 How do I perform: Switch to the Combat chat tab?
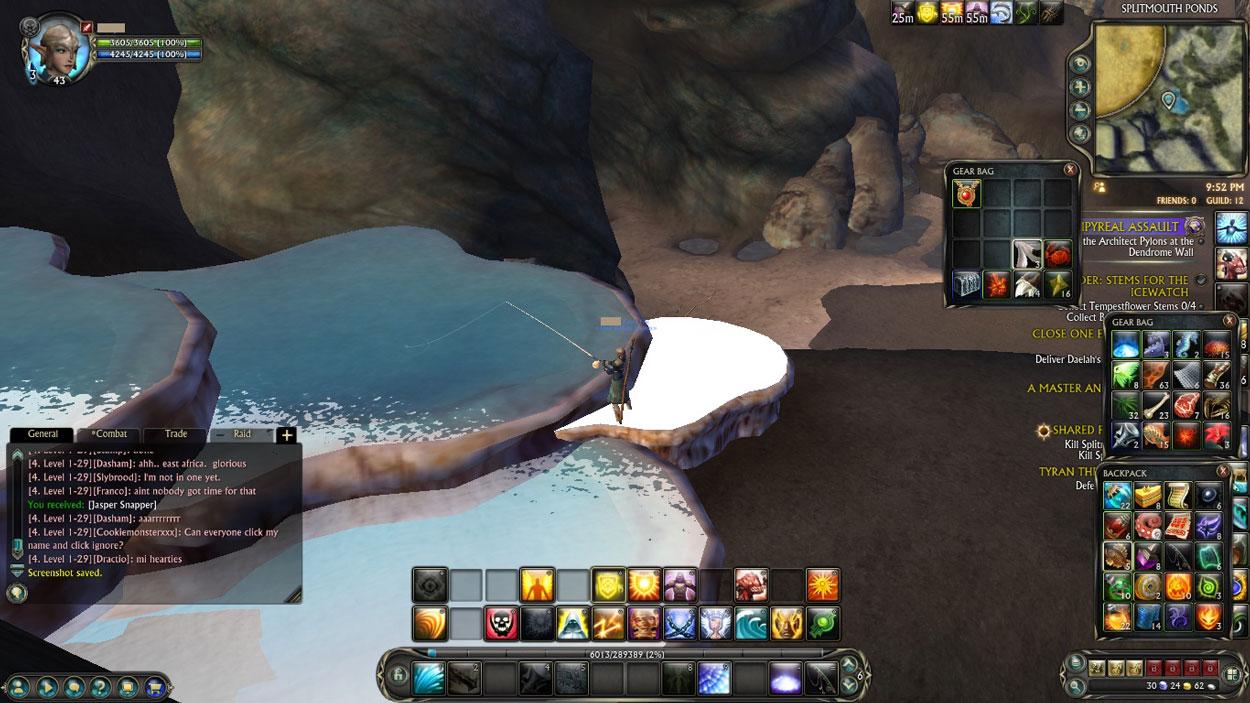(x=109, y=434)
